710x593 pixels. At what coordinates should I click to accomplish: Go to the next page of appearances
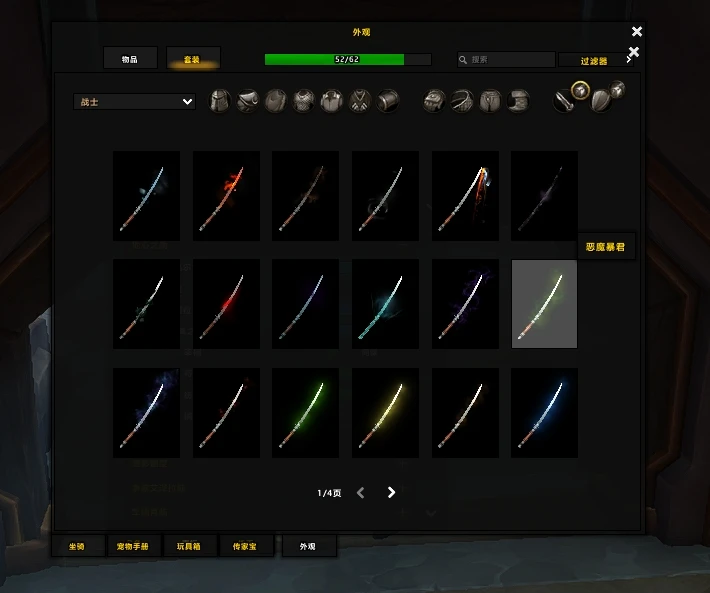pos(391,492)
